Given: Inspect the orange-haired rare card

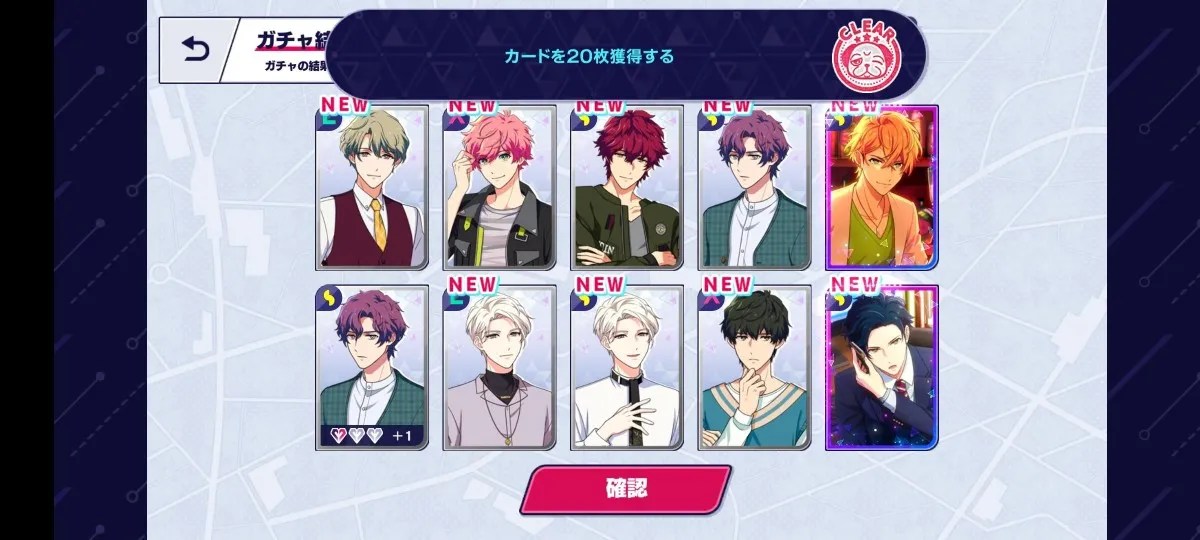Looking at the screenshot, I should [882, 188].
